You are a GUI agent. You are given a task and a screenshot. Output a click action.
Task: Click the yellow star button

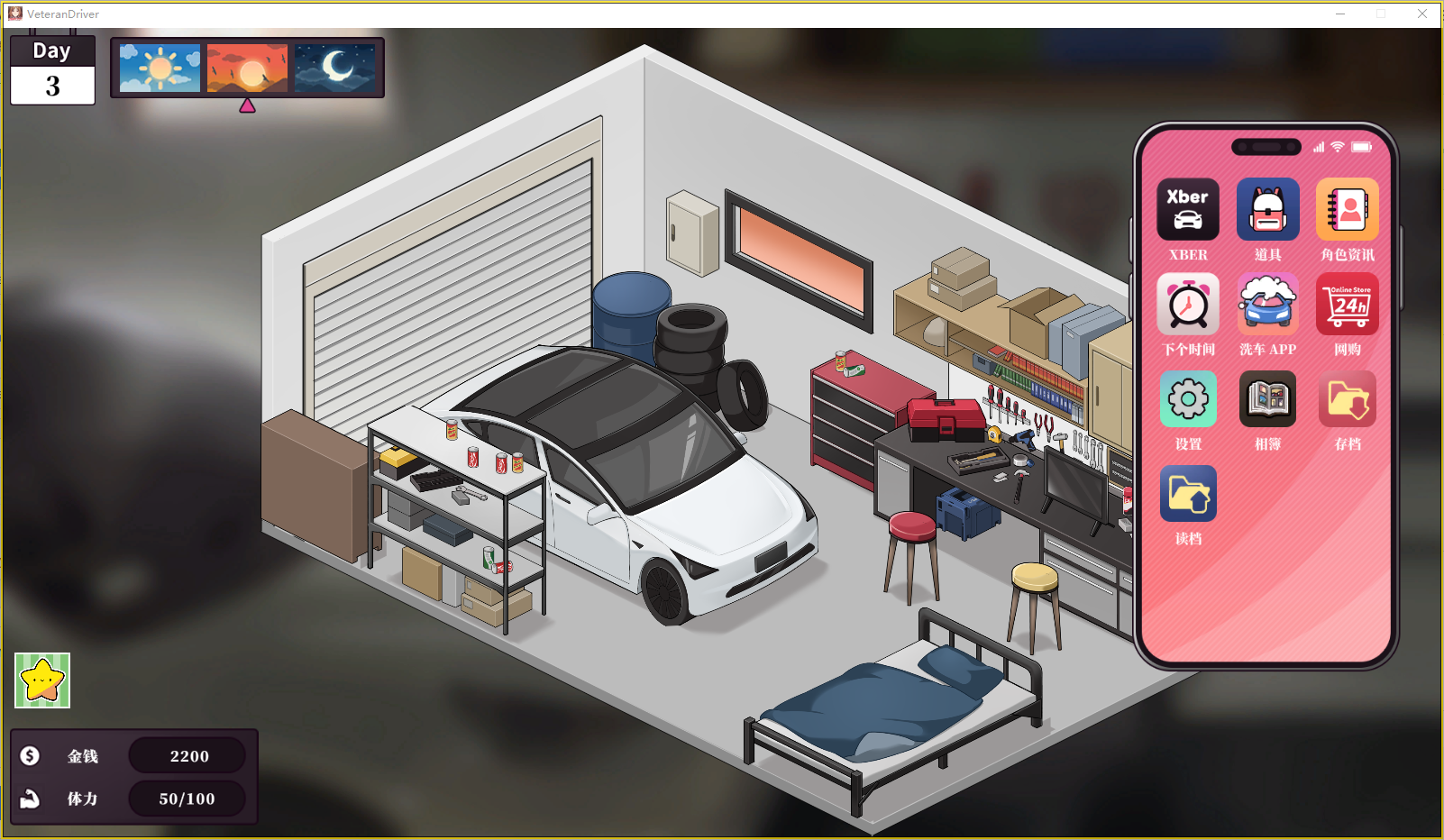(x=42, y=680)
